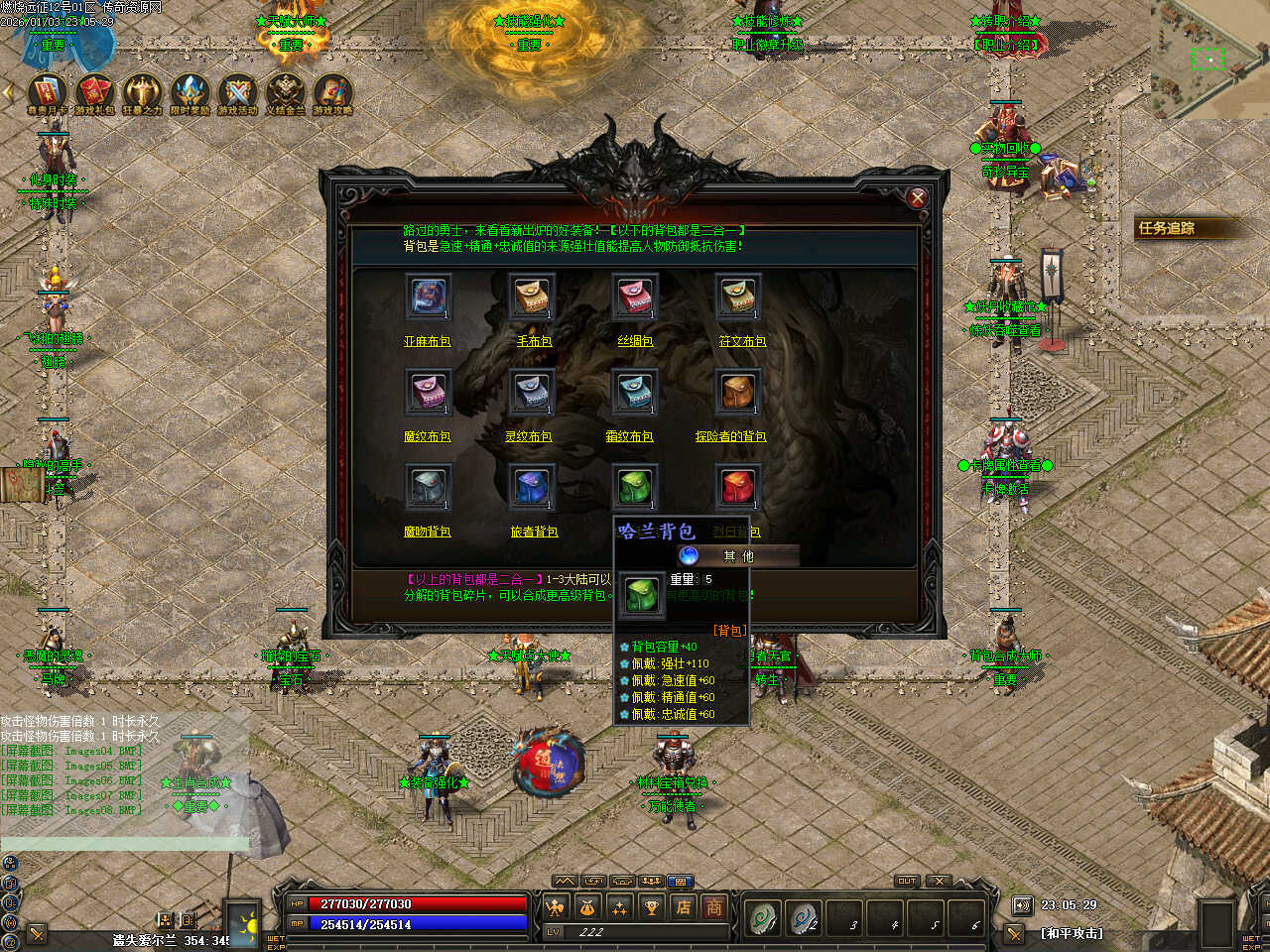Pick the grey 魔吻背包 bag icon
Viewport: 1270px width, 952px height.
pos(428,487)
